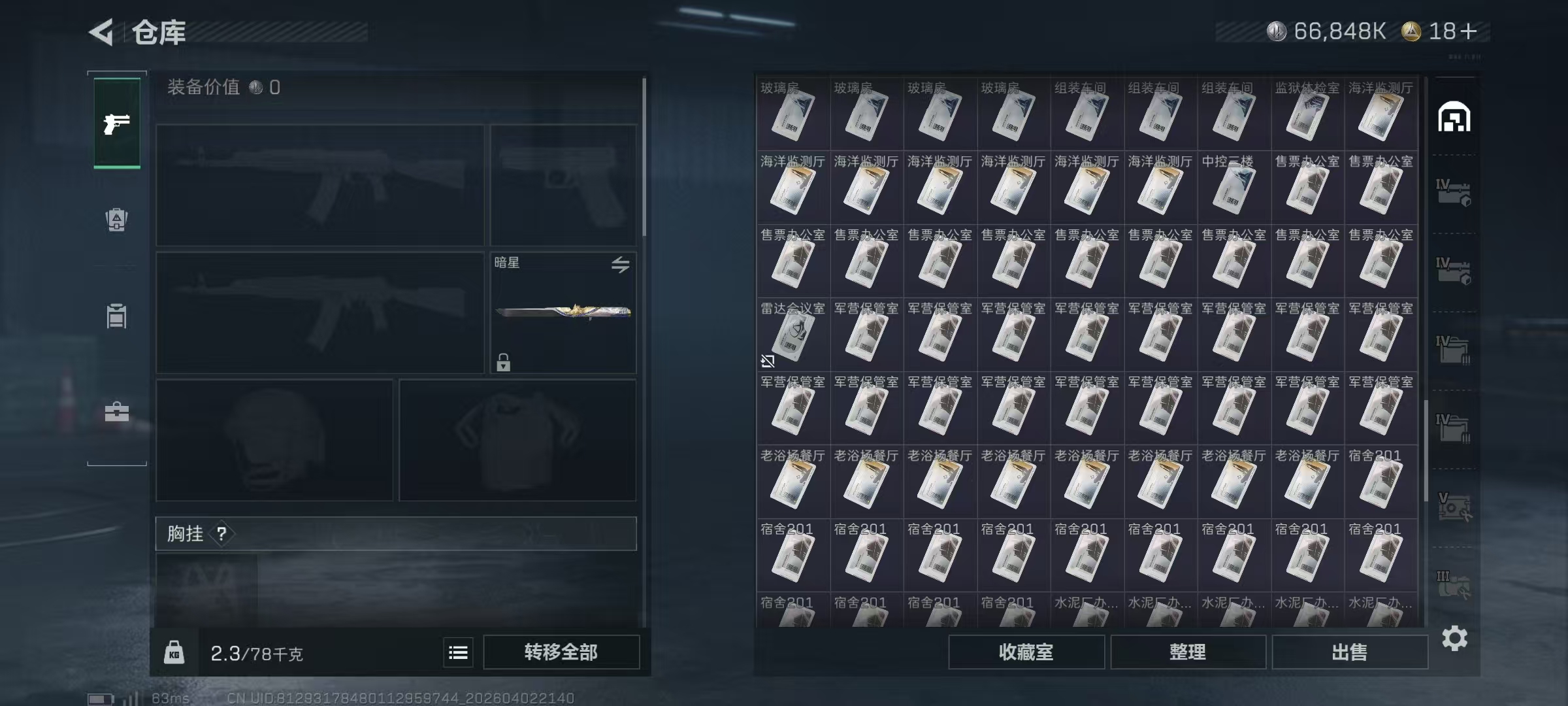1568x706 pixels.
Task: Toggle the swap arrows on the 暗星 melee slot
Action: pos(621,264)
